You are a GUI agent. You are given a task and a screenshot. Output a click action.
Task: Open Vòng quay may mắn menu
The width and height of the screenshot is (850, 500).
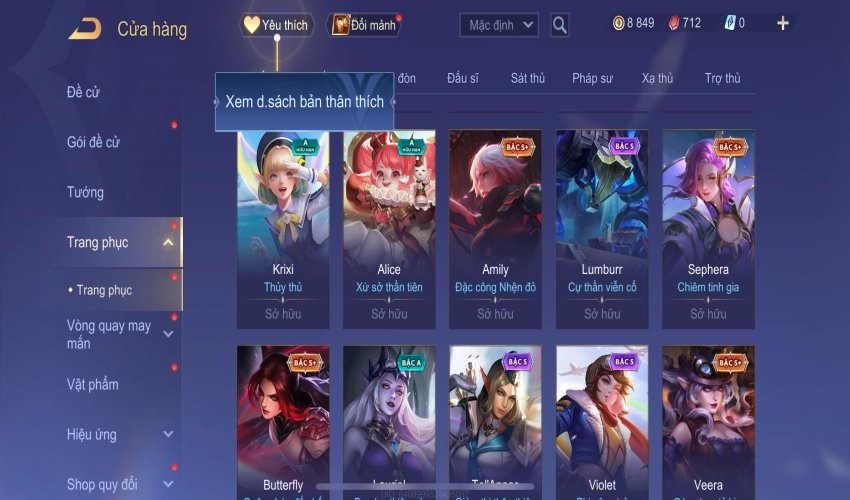tap(110, 334)
